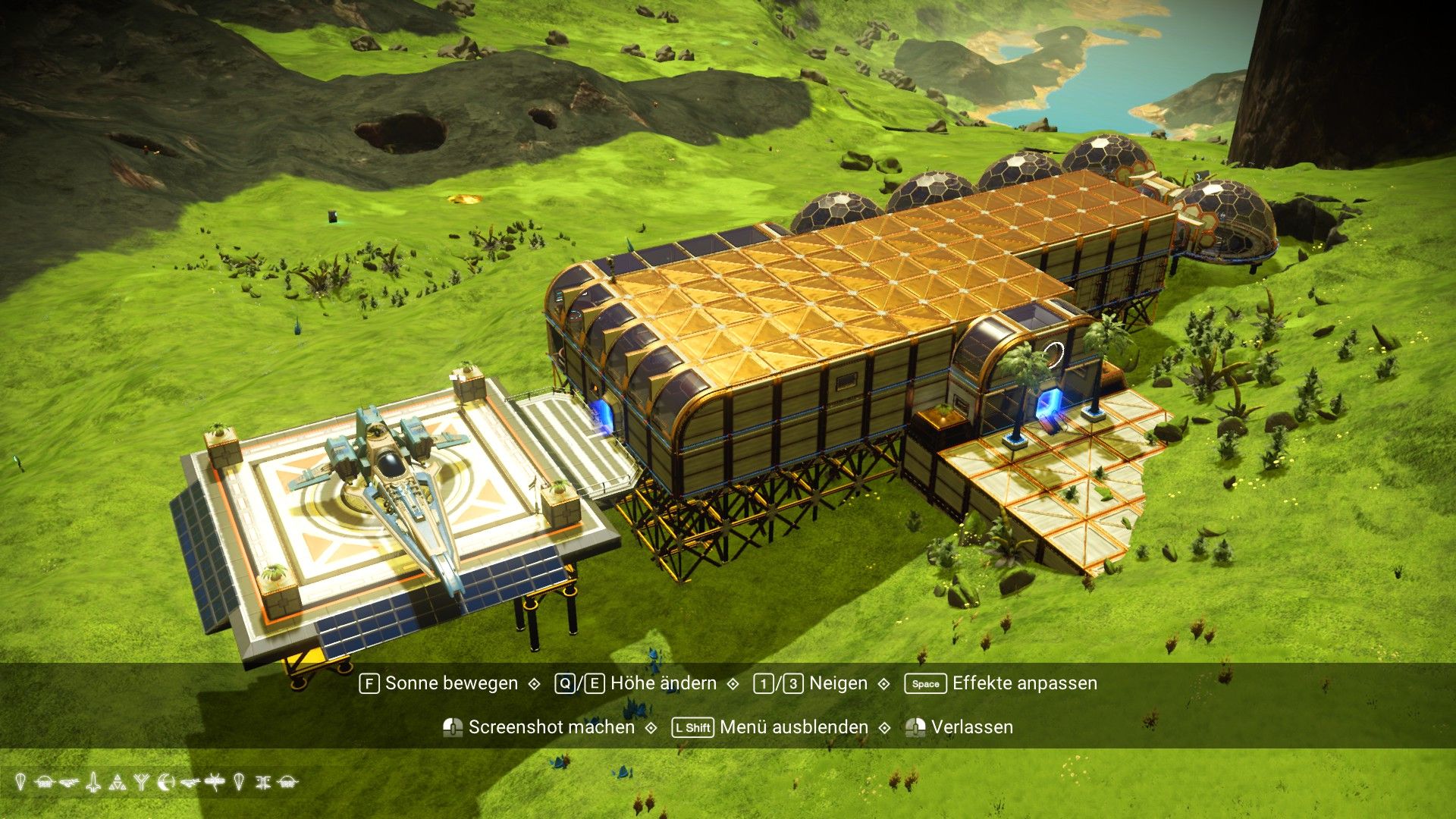Viewport: 1456px width, 819px height.
Task: Click the rocket portal glyph
Action: tap(93, 781)
